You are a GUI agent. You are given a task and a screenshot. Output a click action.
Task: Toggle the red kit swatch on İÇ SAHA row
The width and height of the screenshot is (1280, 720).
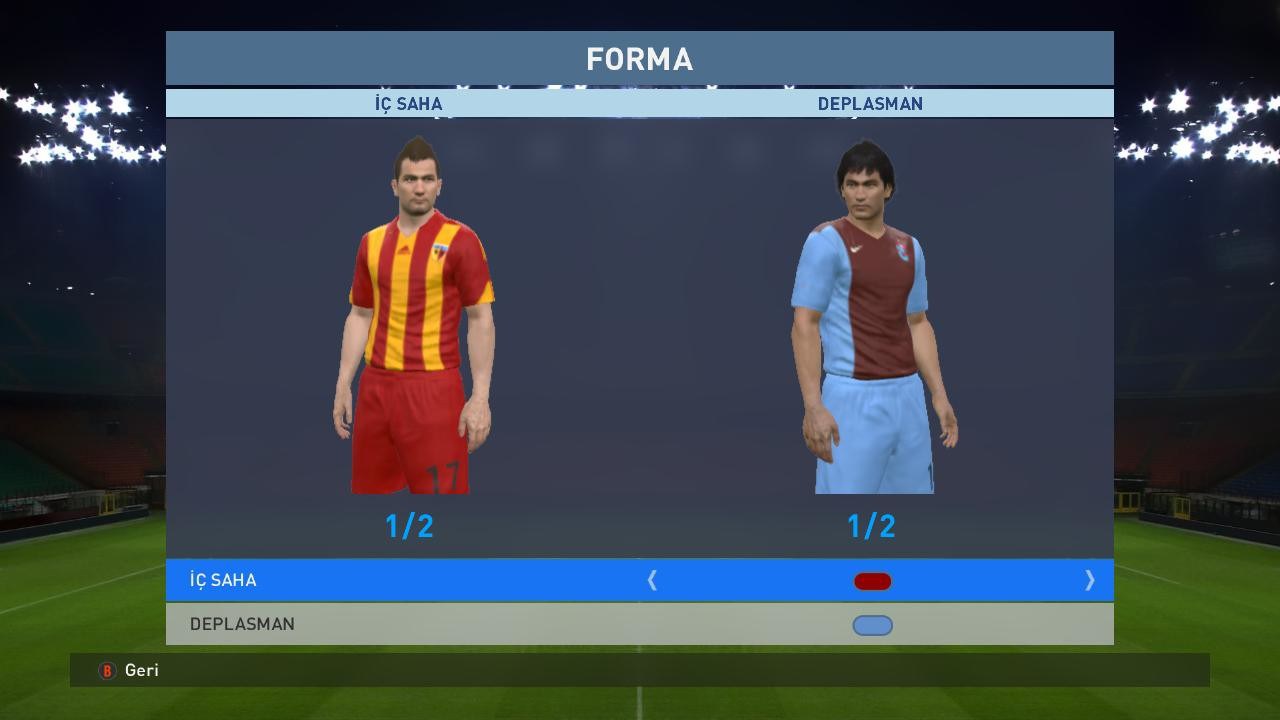pyautogui.click(x=872, y=580)
